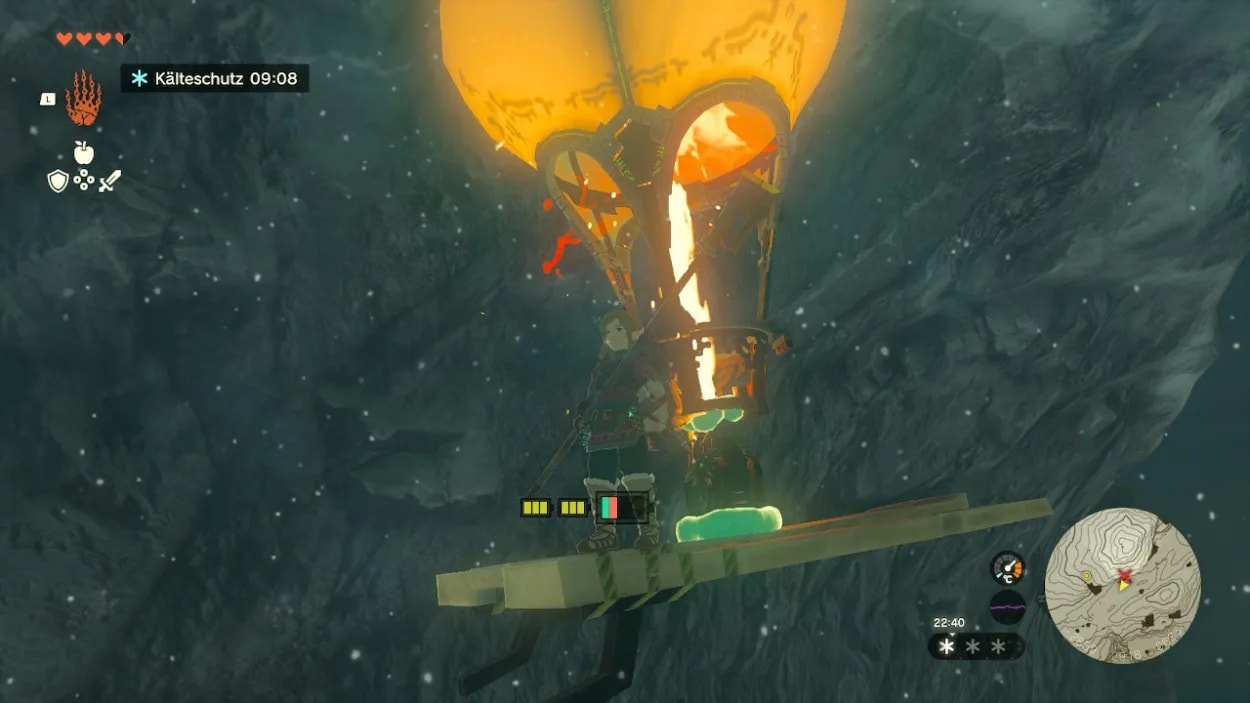
Task: Open the sword weapon quick-select icon
Action: (110, 181)
